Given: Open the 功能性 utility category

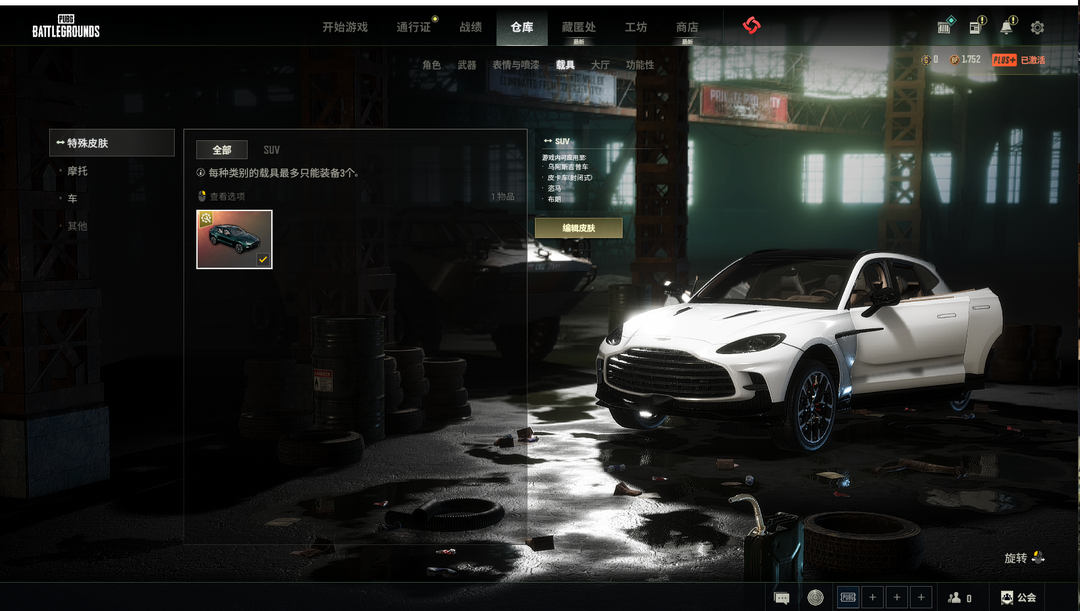Looking at the screenshot, I should tap(640, 65).
